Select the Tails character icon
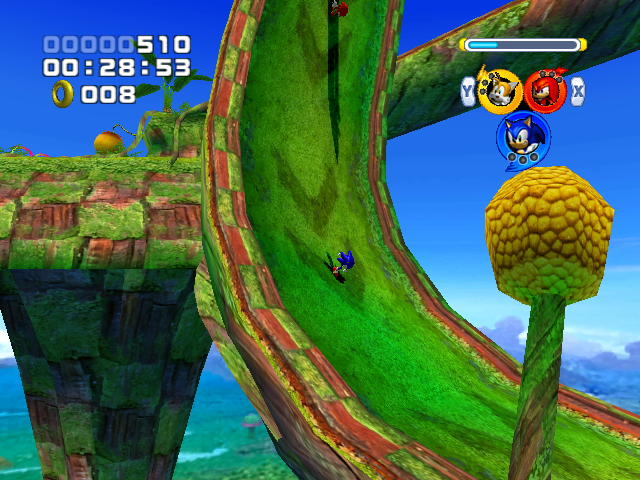The image size is (640, 480). [x=500, y=91]
